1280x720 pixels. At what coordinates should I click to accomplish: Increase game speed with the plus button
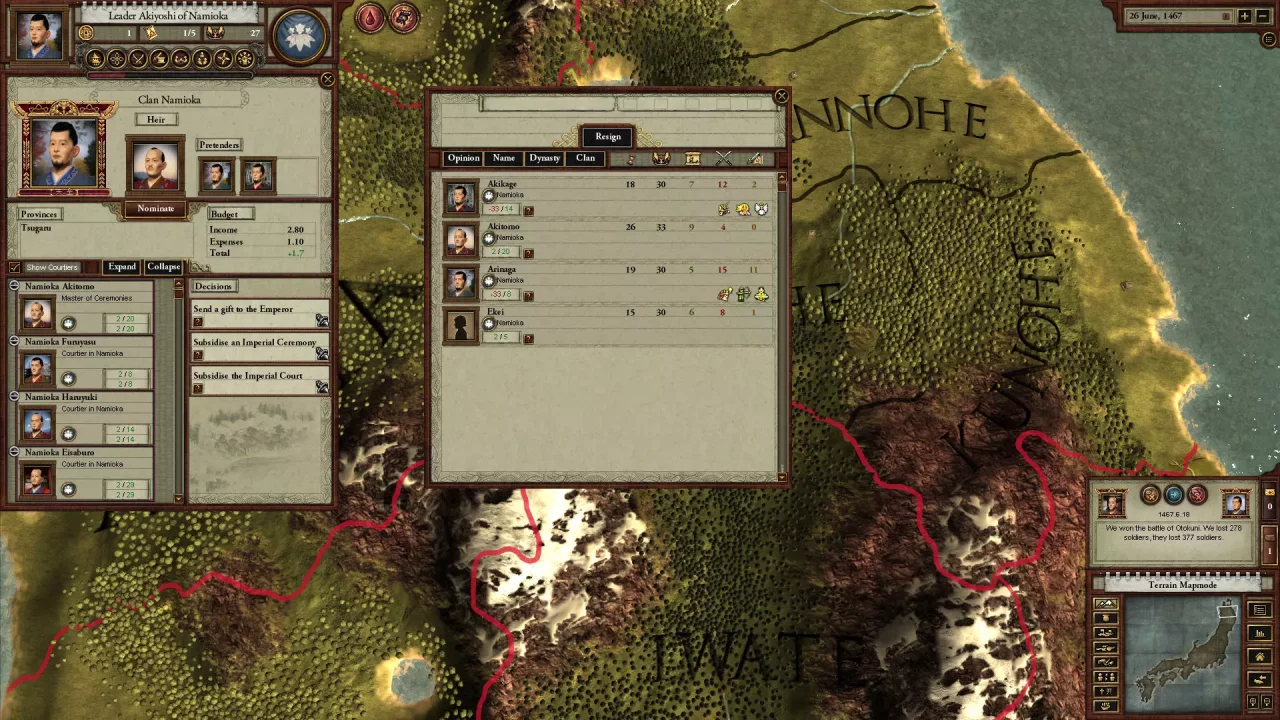[1244, 17]
